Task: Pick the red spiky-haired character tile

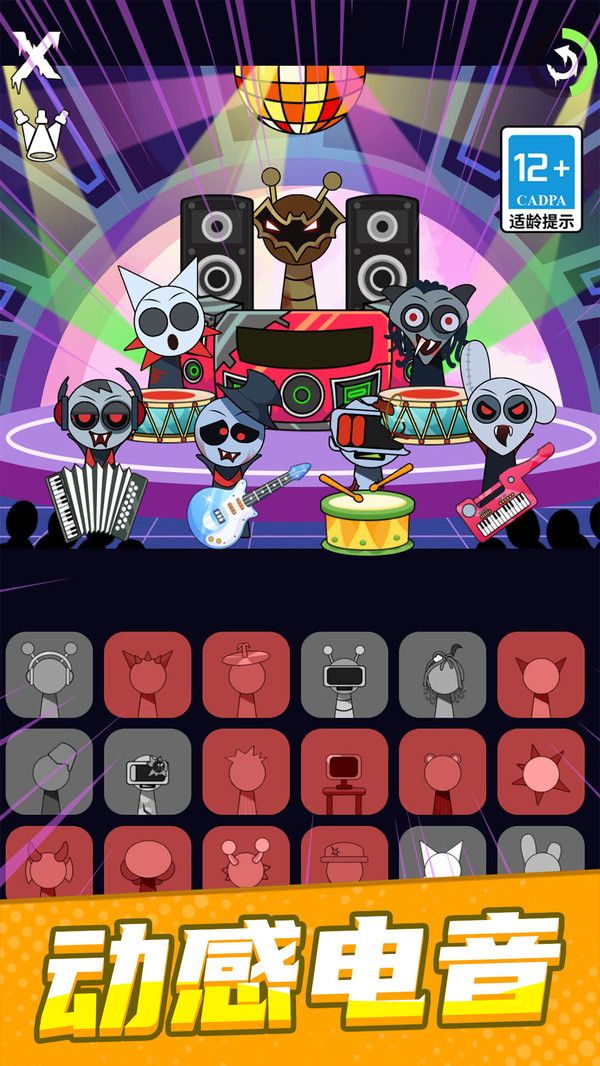Action: pyautogui.click(x=246, y=771)
